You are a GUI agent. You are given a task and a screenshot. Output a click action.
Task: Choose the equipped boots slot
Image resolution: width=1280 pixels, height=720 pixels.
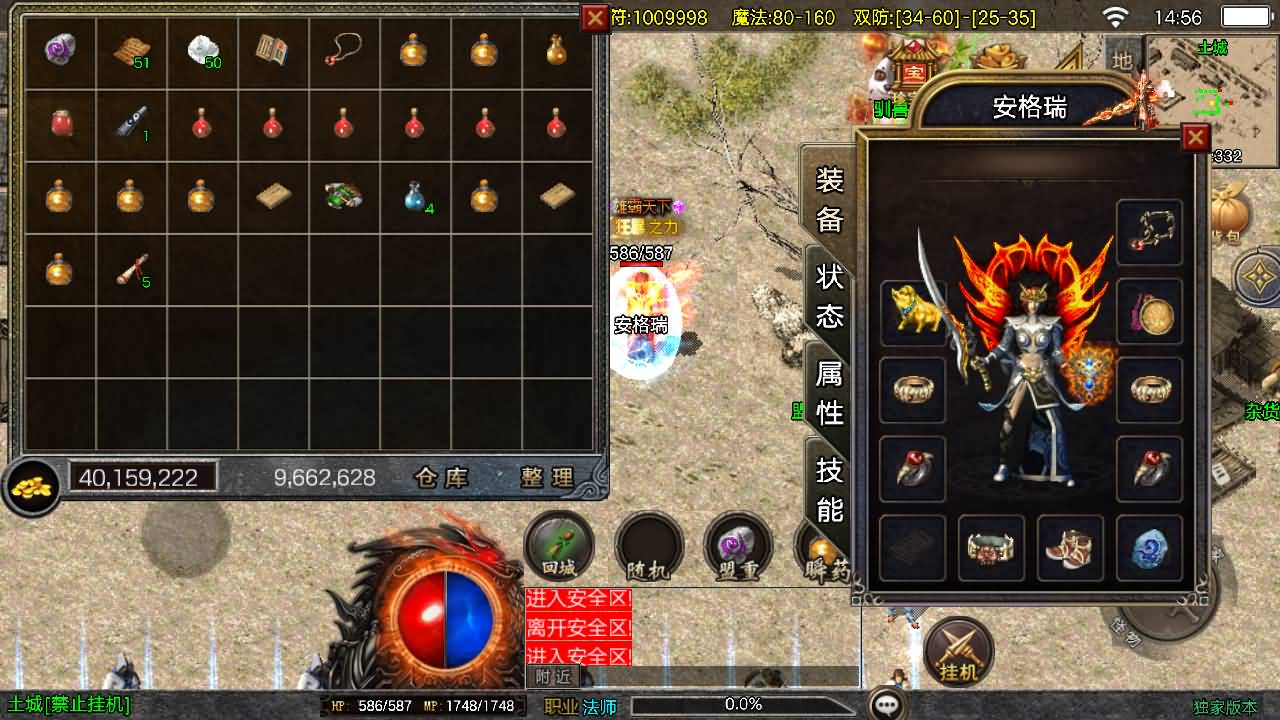tap(1070, 548)
